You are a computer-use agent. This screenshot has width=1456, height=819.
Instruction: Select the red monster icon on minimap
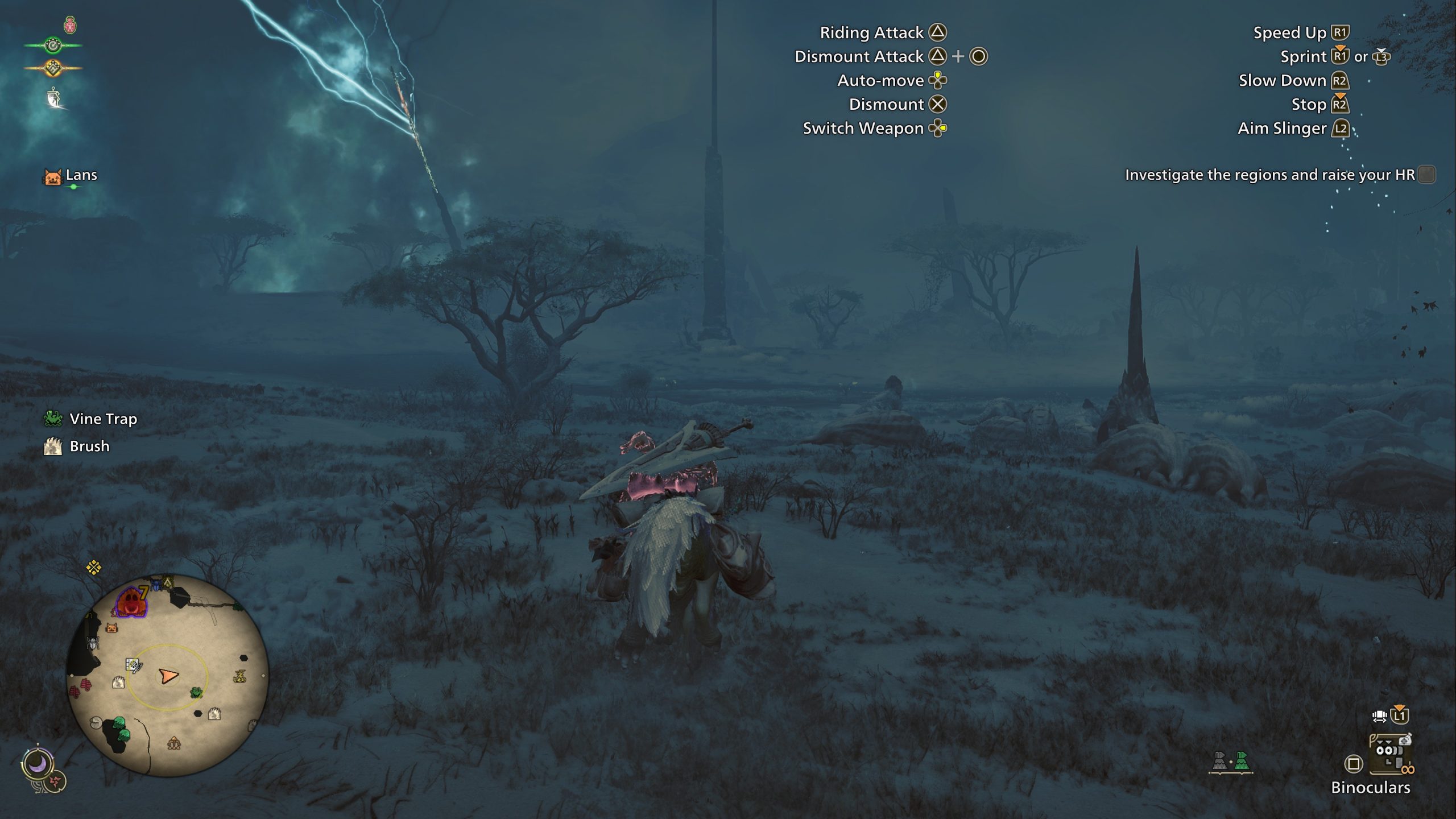[x=131, y=602]
